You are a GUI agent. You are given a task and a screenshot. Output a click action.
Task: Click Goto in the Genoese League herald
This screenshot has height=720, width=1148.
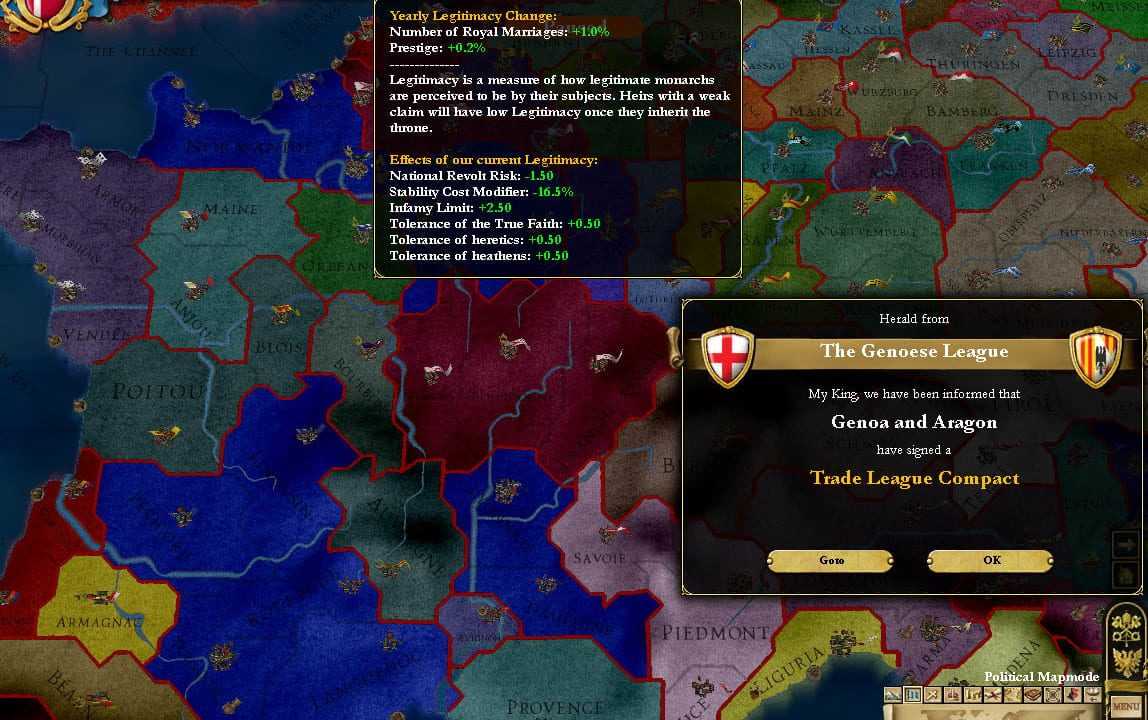831,561
